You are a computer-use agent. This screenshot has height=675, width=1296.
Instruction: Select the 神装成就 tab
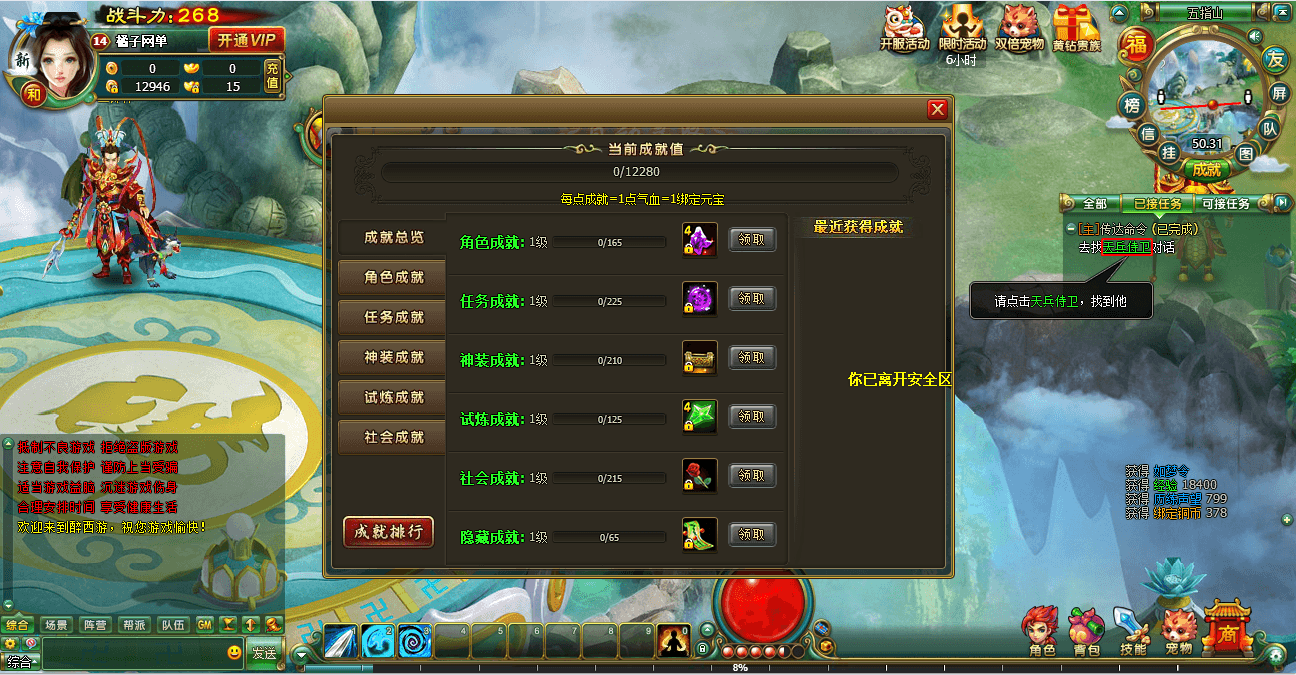pos(393,357)
